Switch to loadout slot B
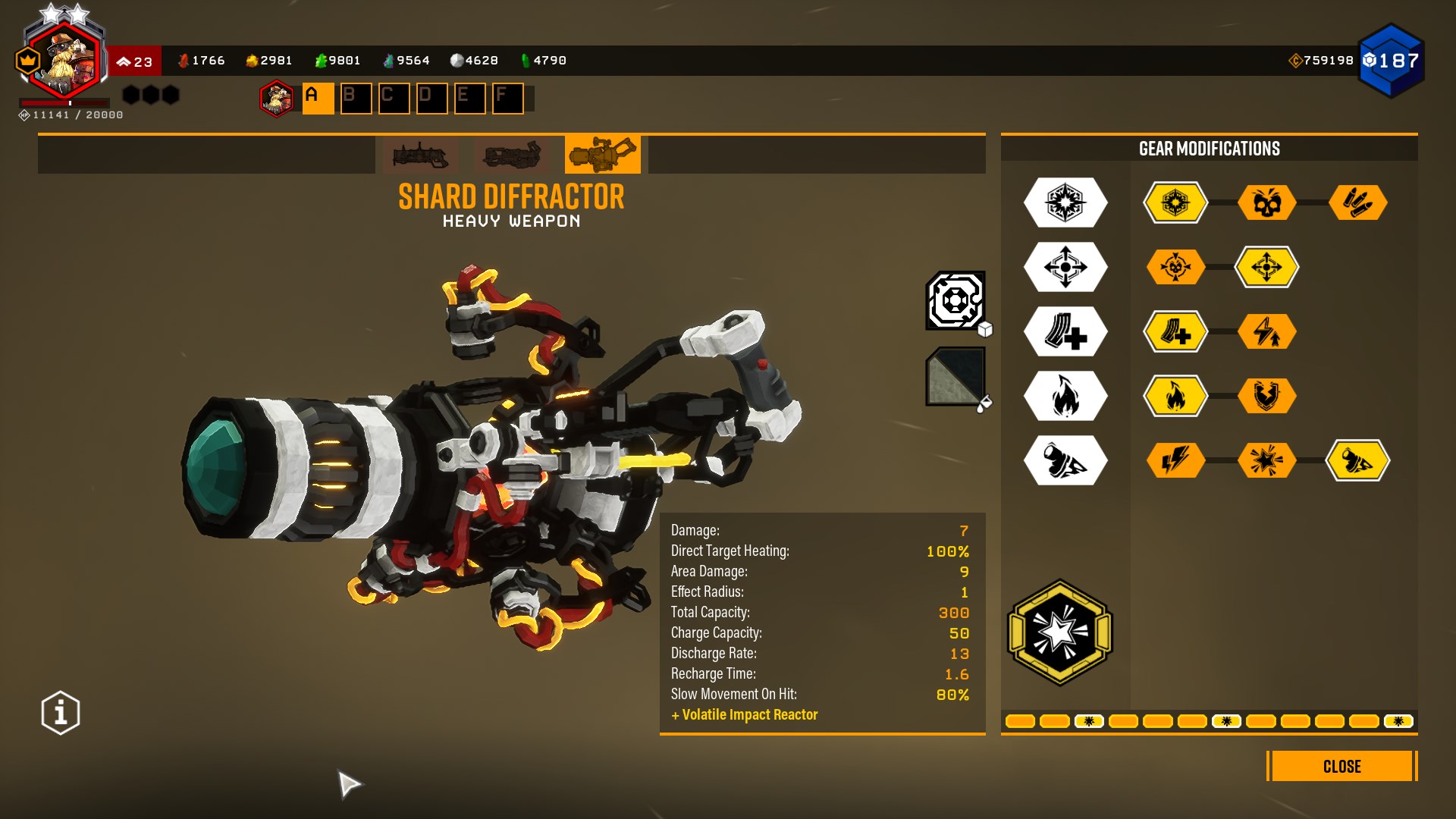This screenshot has height=819, width=1456. [356, 99]
